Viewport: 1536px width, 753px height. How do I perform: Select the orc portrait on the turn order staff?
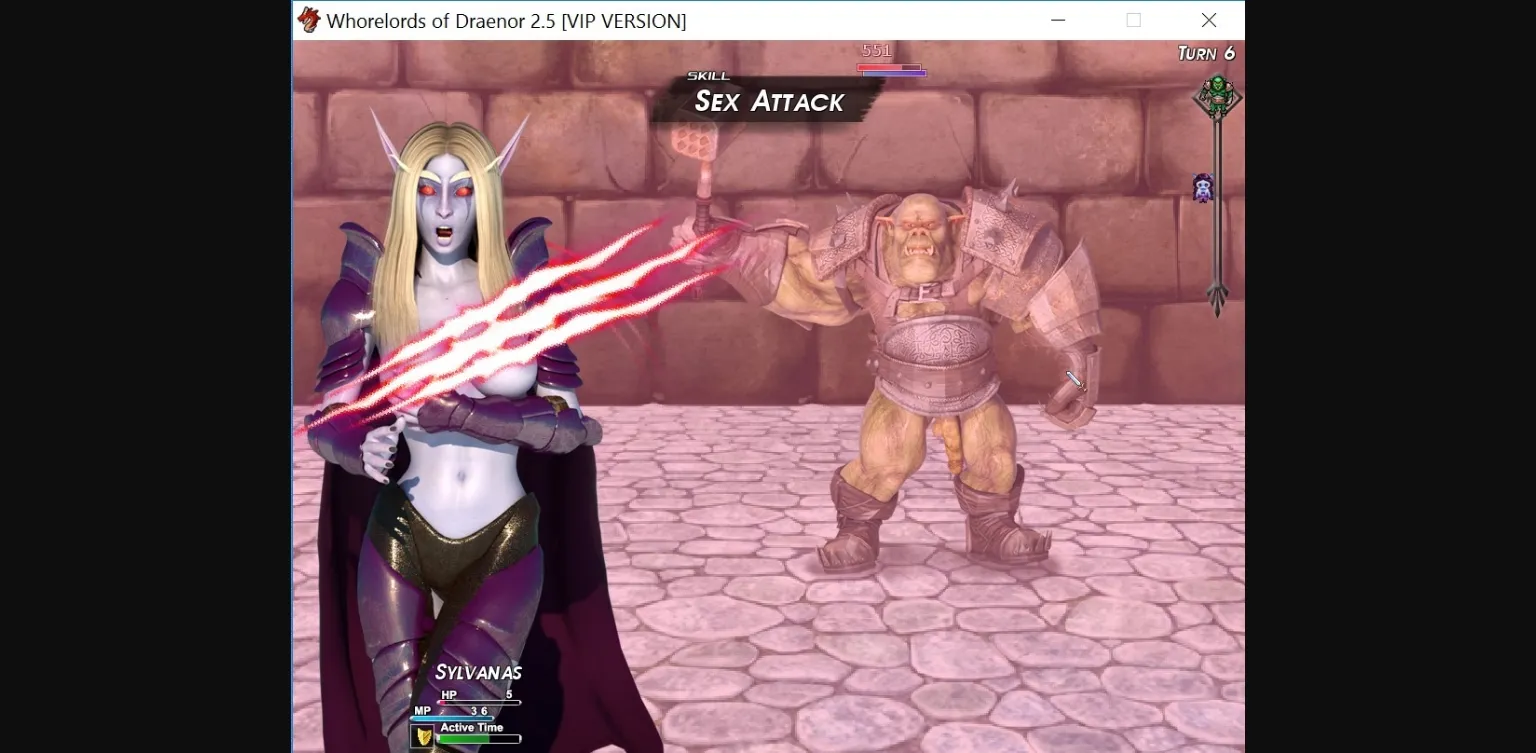pyautogui.click(x=1218, y=96)
